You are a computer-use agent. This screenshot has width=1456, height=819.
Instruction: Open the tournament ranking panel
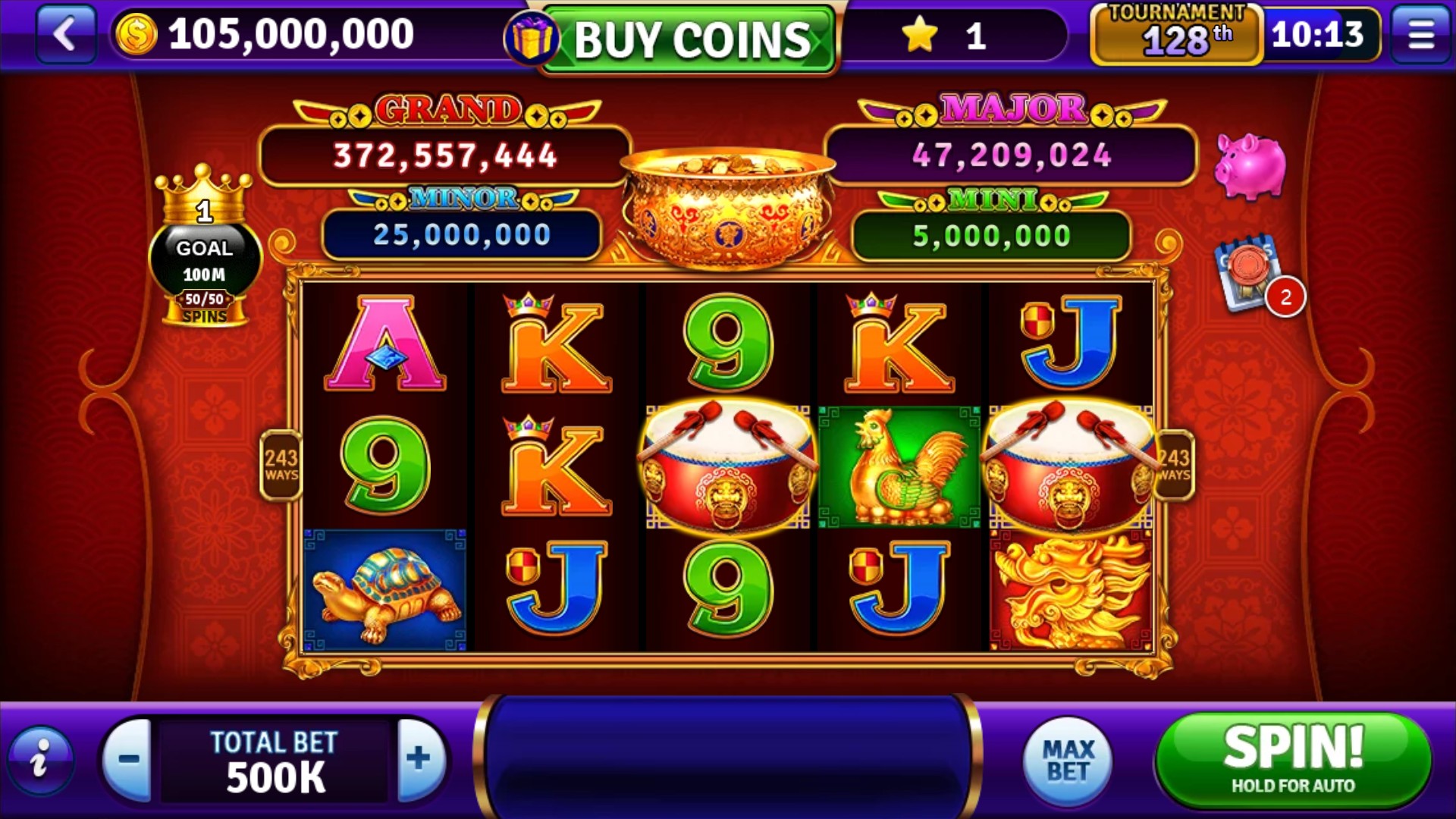(x=1175, y=36)
